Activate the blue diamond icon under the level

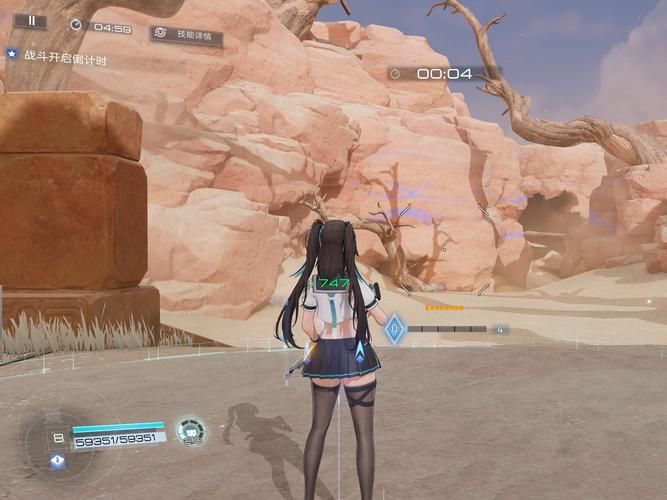click(x=57, y=461)
